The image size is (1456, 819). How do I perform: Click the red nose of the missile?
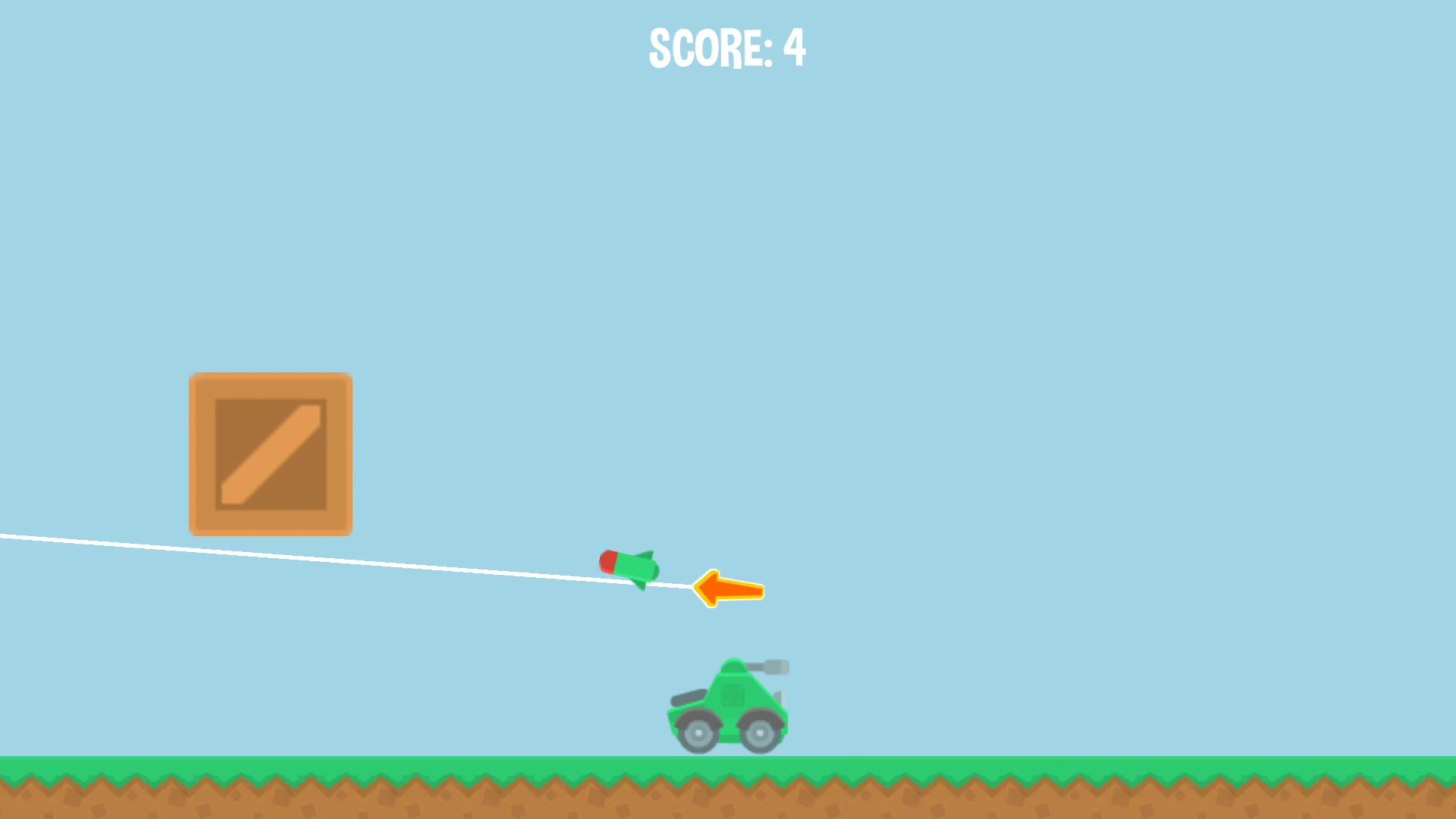[609, 561]
